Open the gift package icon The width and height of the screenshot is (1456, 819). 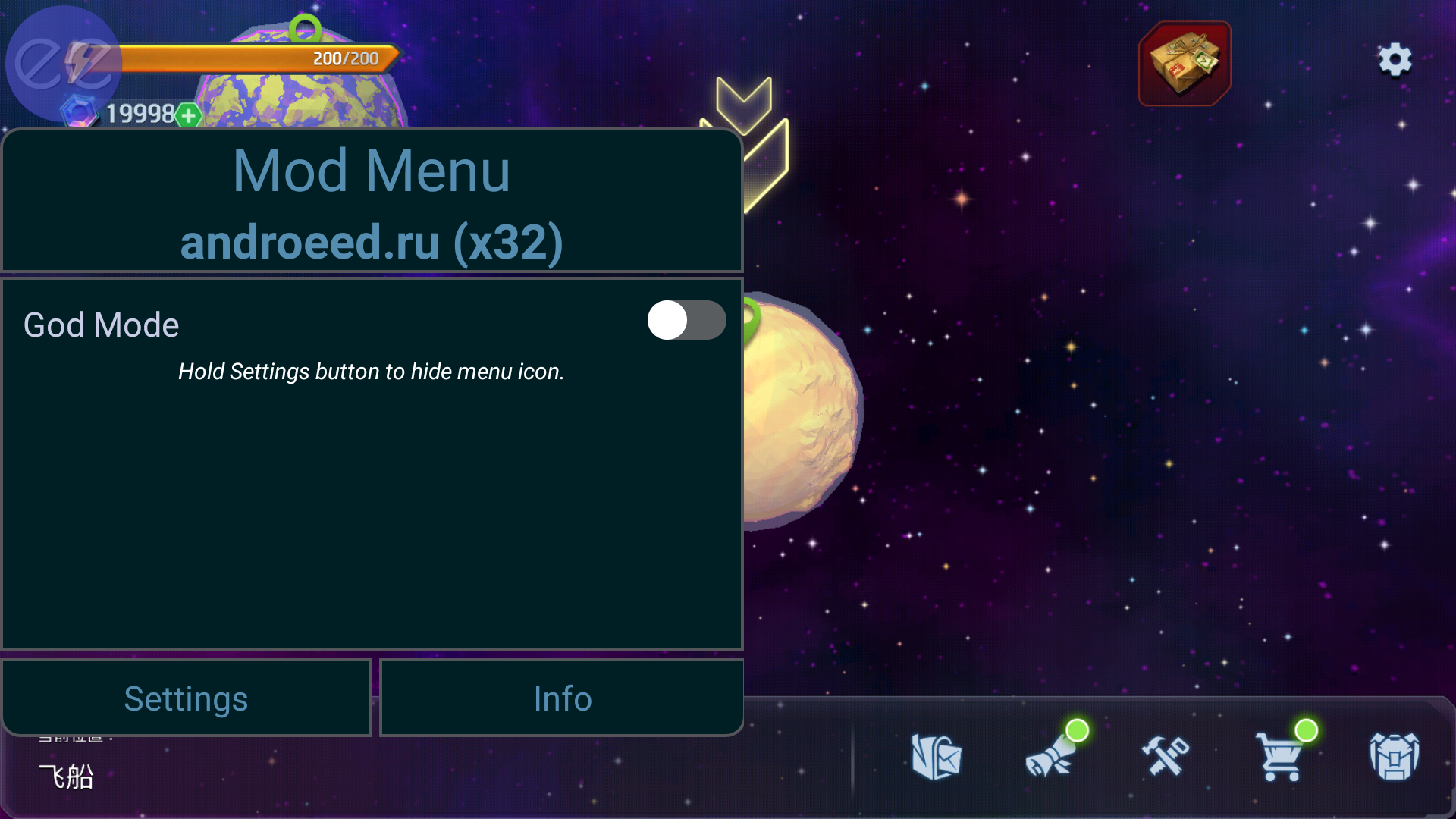(x=1185, y=64)
